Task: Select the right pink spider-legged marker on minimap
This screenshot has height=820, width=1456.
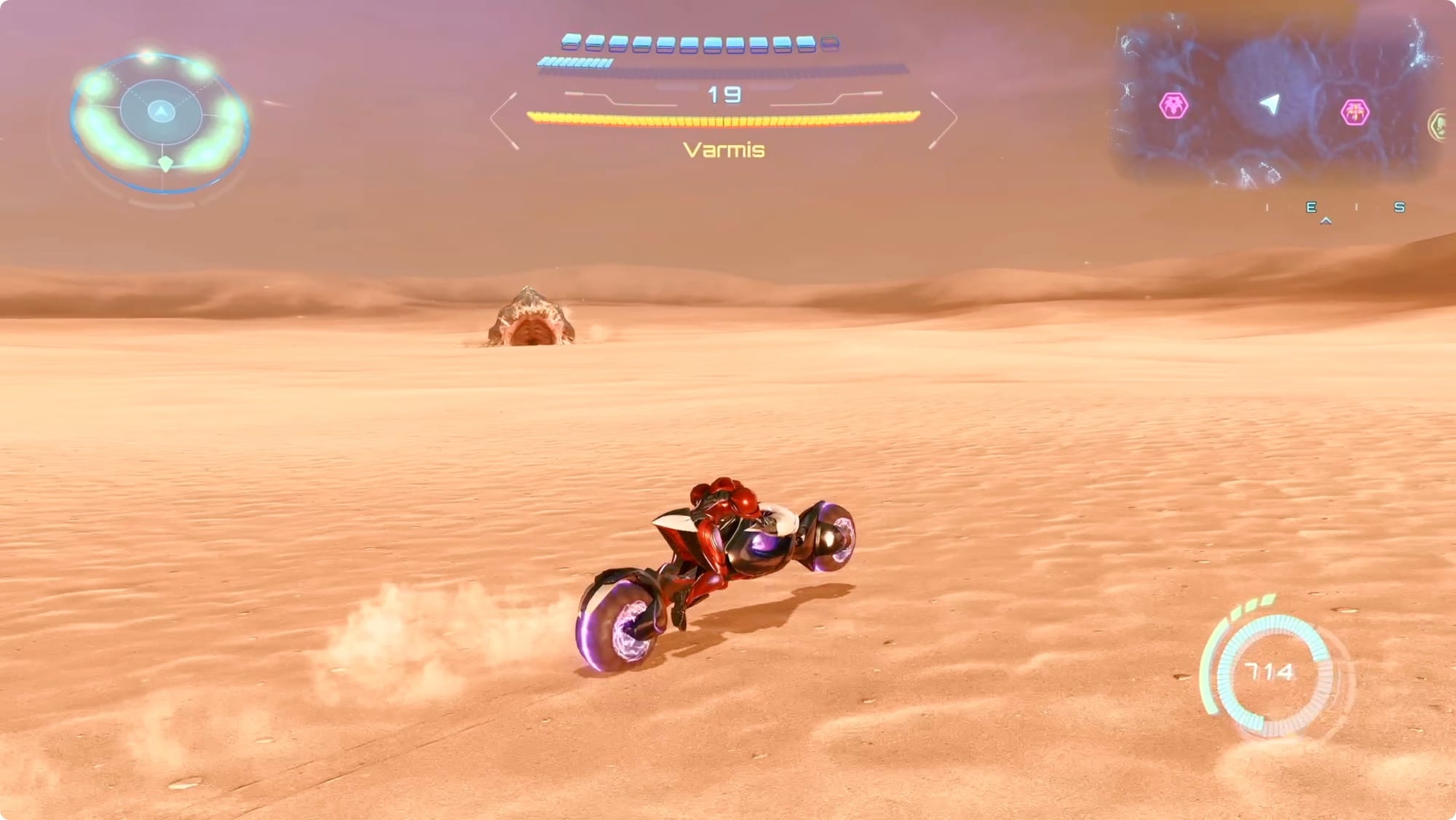Action: [1355, 112]
